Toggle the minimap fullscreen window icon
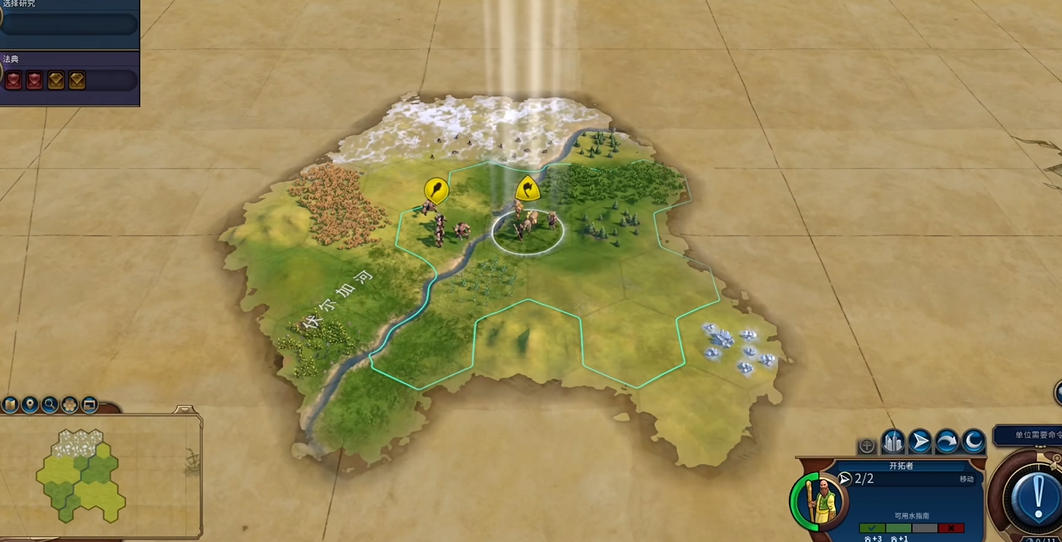This screenshot has width=1062, height=542. 89,405
